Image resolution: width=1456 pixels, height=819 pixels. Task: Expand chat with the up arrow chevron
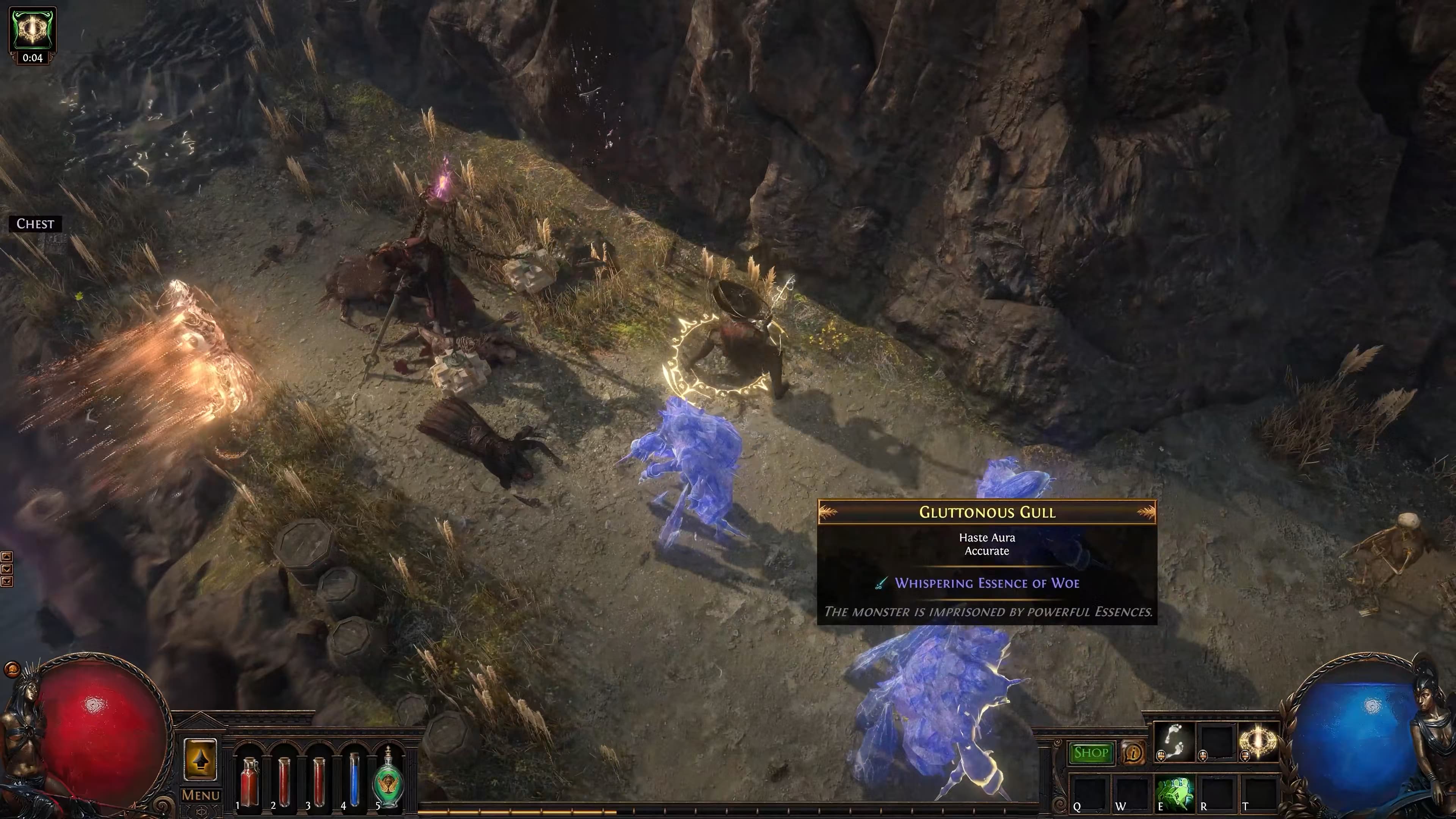7,557
